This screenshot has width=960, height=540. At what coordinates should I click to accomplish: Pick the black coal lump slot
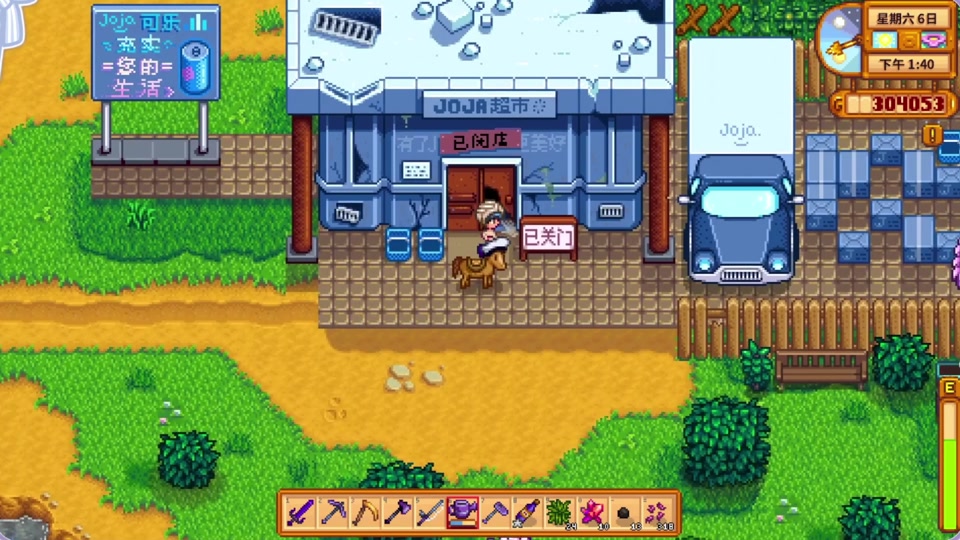(x=624, y=512)
